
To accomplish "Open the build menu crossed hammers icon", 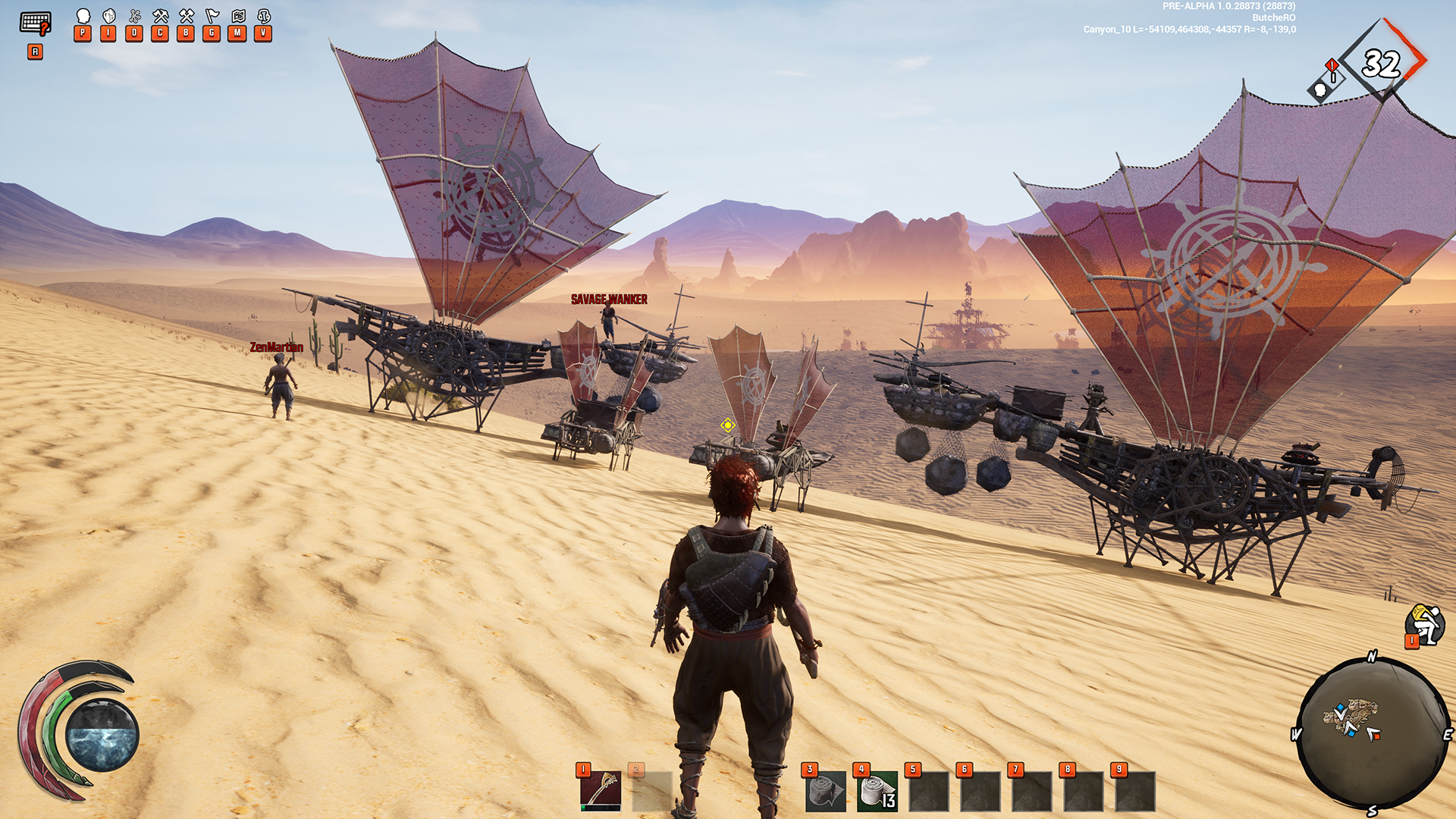I will click(x=187, y=16).
